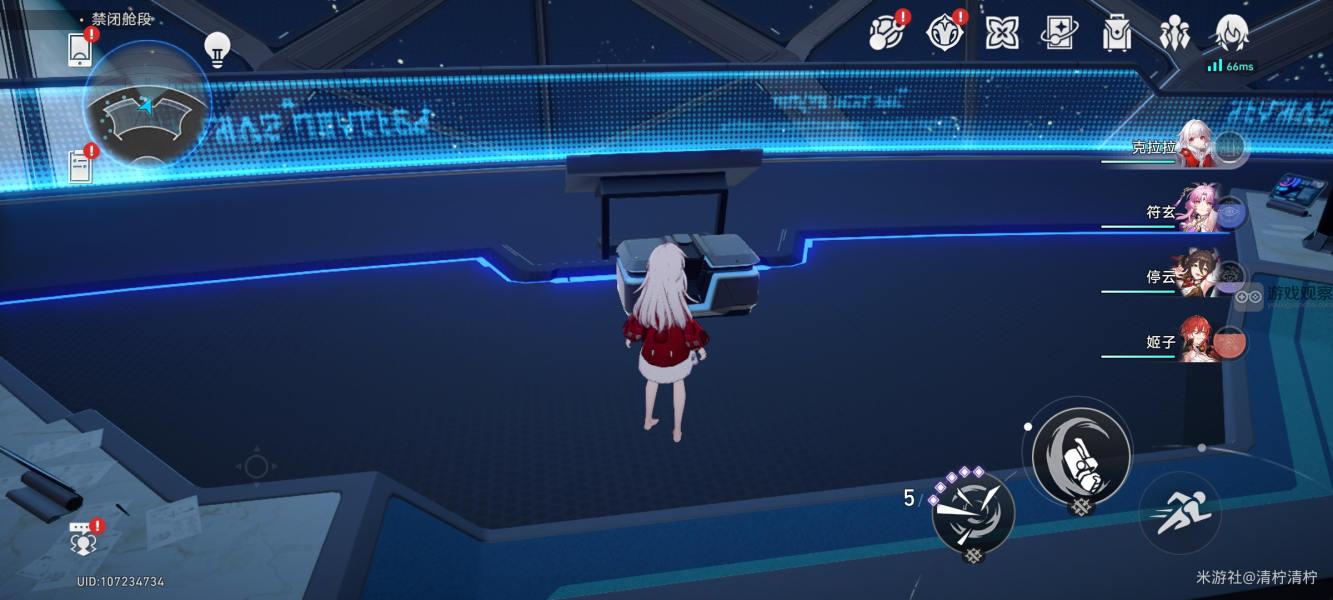Open the character head icon
The height and width of the screenshot is (600, 1333).
(x=1231, y=34)
